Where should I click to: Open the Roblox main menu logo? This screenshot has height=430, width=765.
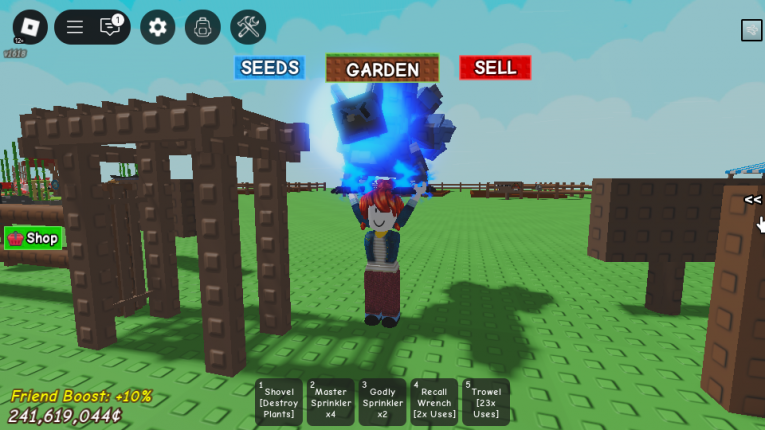(30, 27)
